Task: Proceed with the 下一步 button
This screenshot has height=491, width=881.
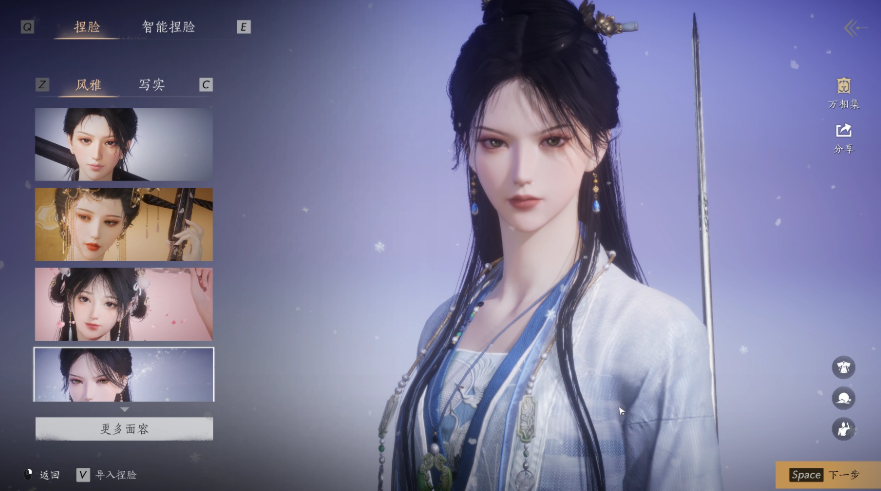Action: click(826, 475)
